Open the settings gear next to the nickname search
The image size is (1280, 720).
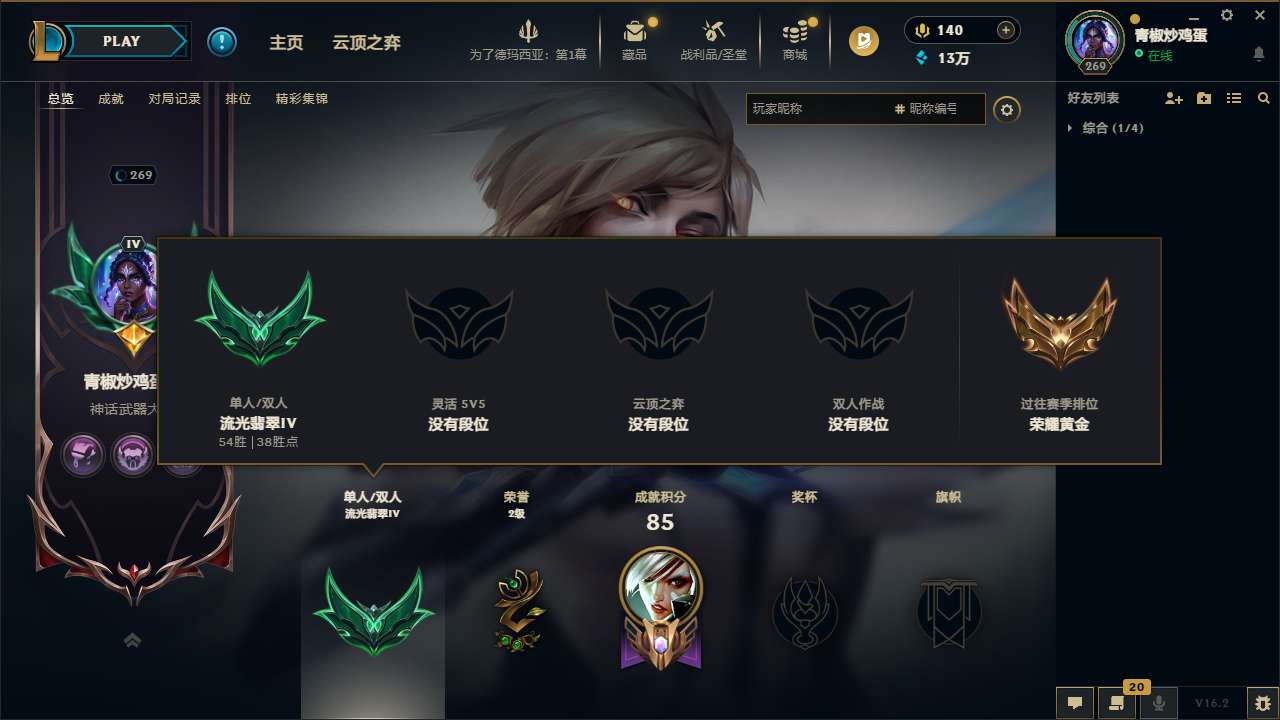(x=1007, y=109)
